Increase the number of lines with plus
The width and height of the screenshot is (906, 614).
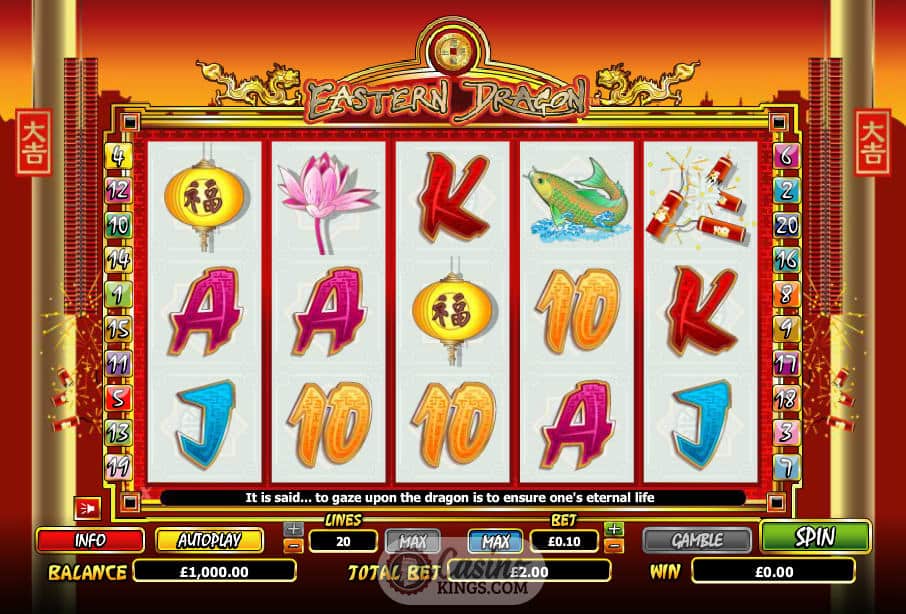pyautogui.click(x=292, y=528)
